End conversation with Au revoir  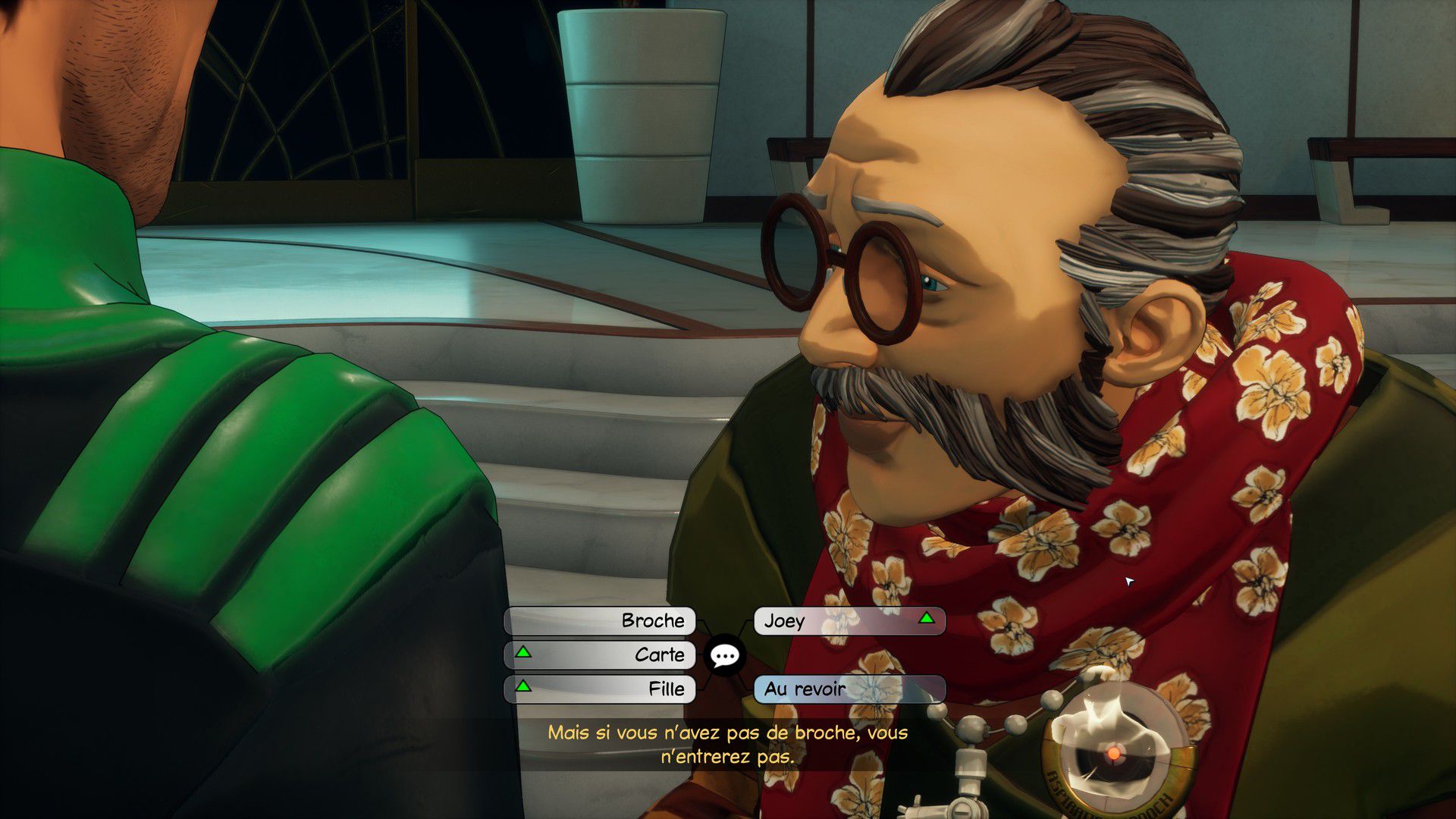(849, 689)
